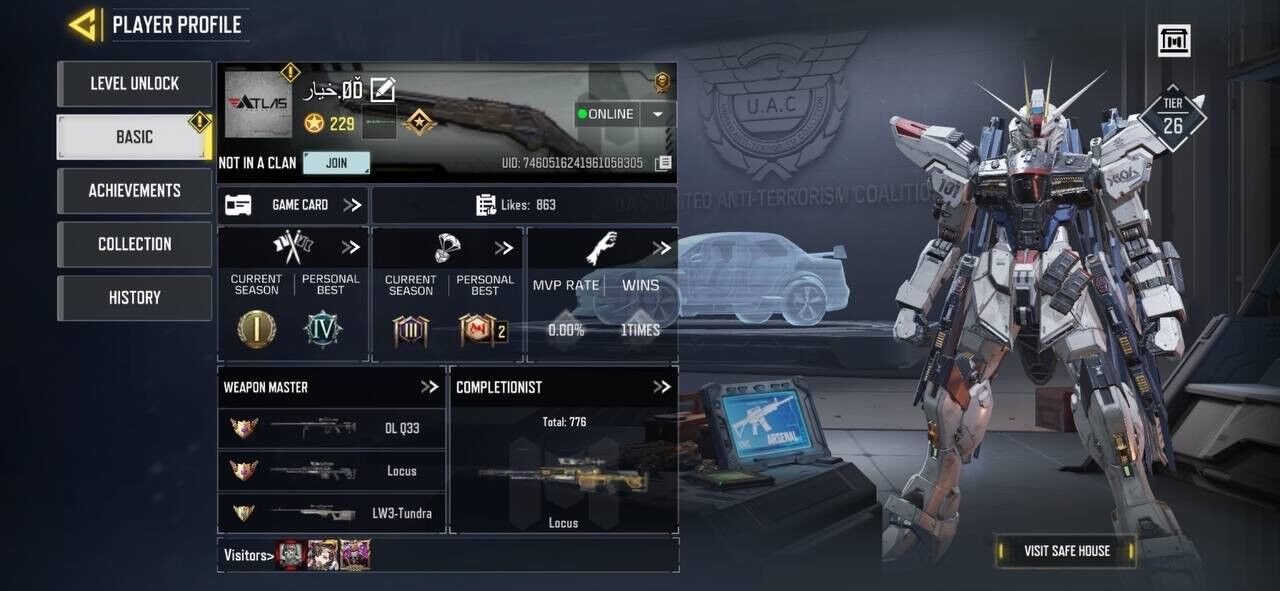Visit the Safe House
The image size is (1280, 591).
pos(1066,551)
